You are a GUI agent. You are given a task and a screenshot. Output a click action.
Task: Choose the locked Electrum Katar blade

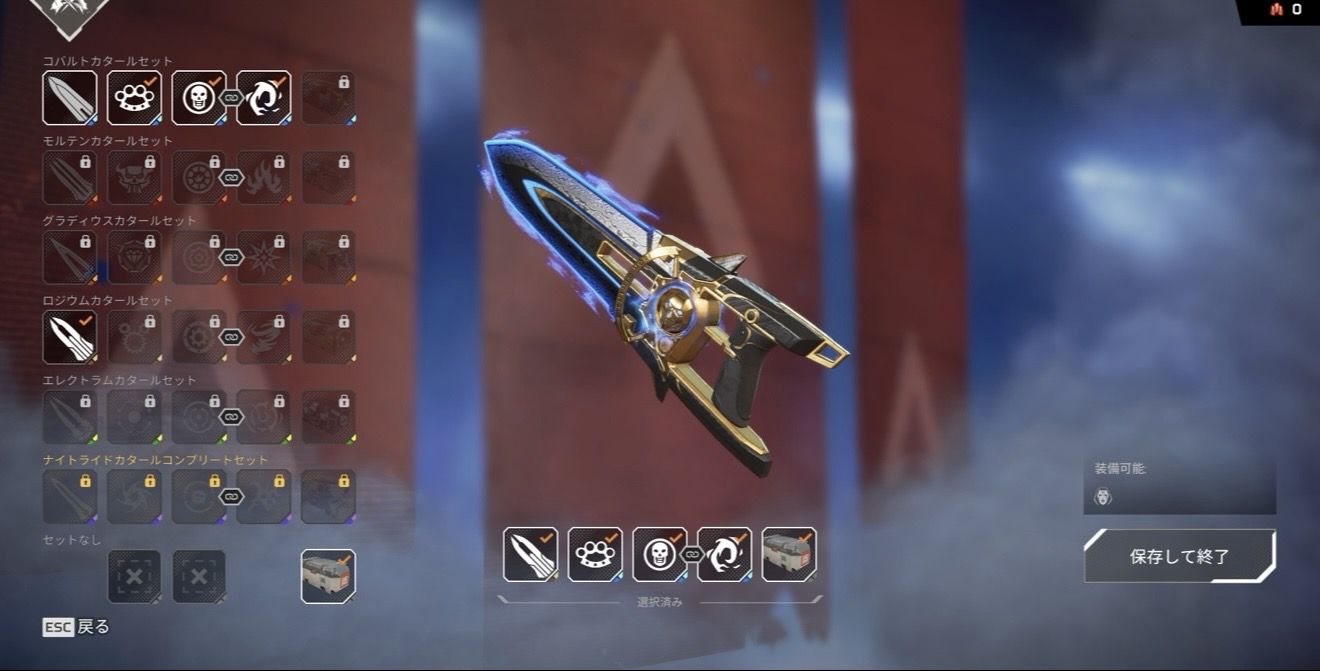coord(70,417)
